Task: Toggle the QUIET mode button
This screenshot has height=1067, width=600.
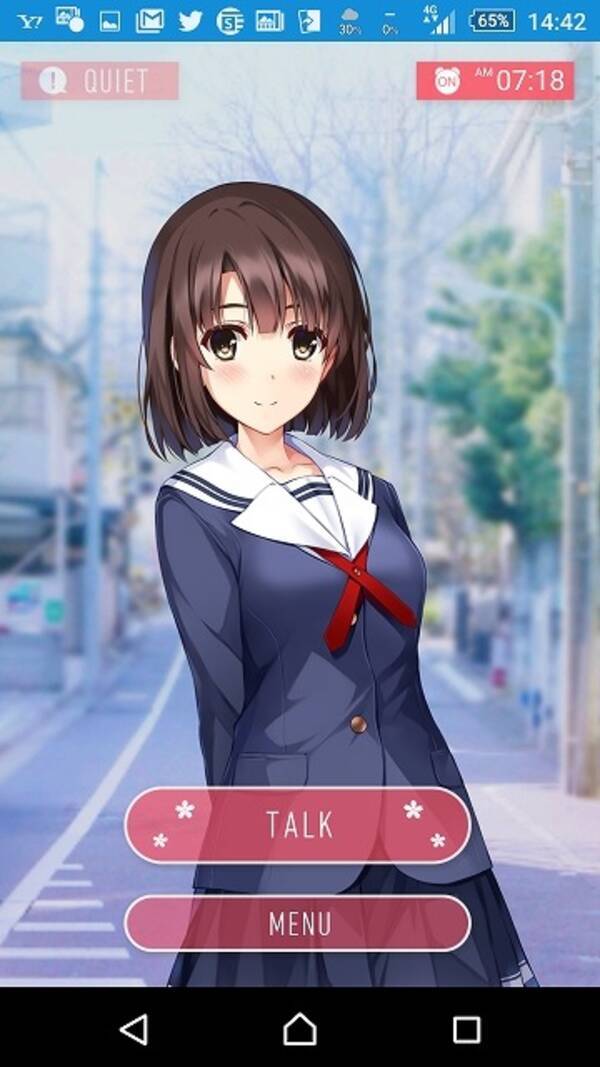Action: pyautogui.click(x=100, y=81)
